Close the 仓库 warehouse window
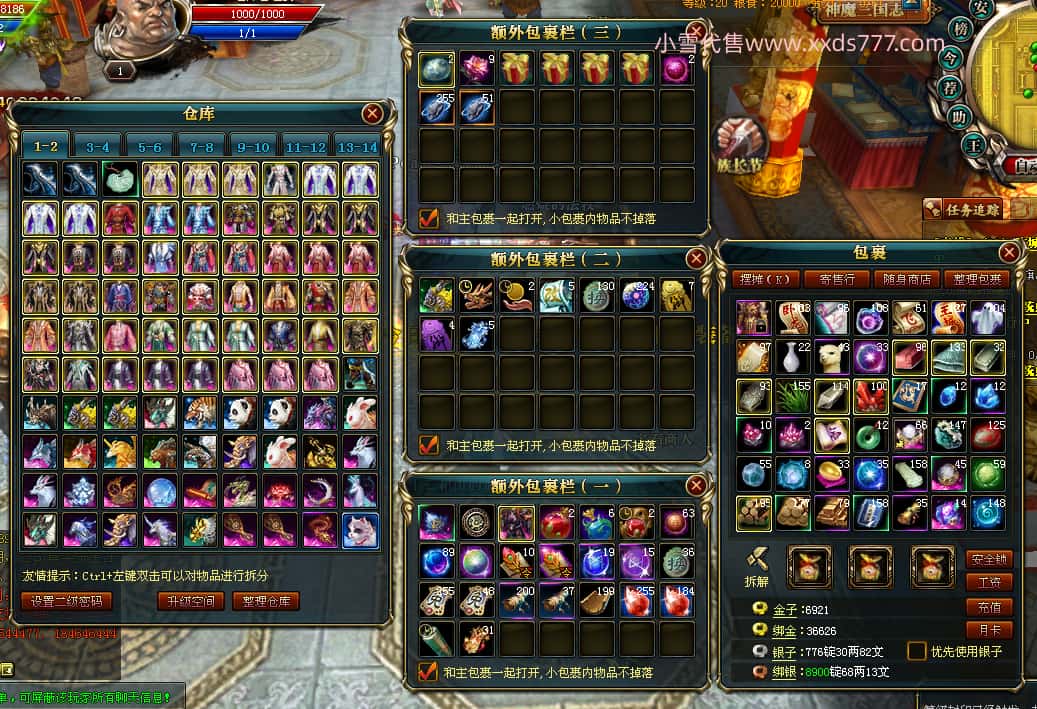The height and width of the screenshot is (709, 1037). 373,113
